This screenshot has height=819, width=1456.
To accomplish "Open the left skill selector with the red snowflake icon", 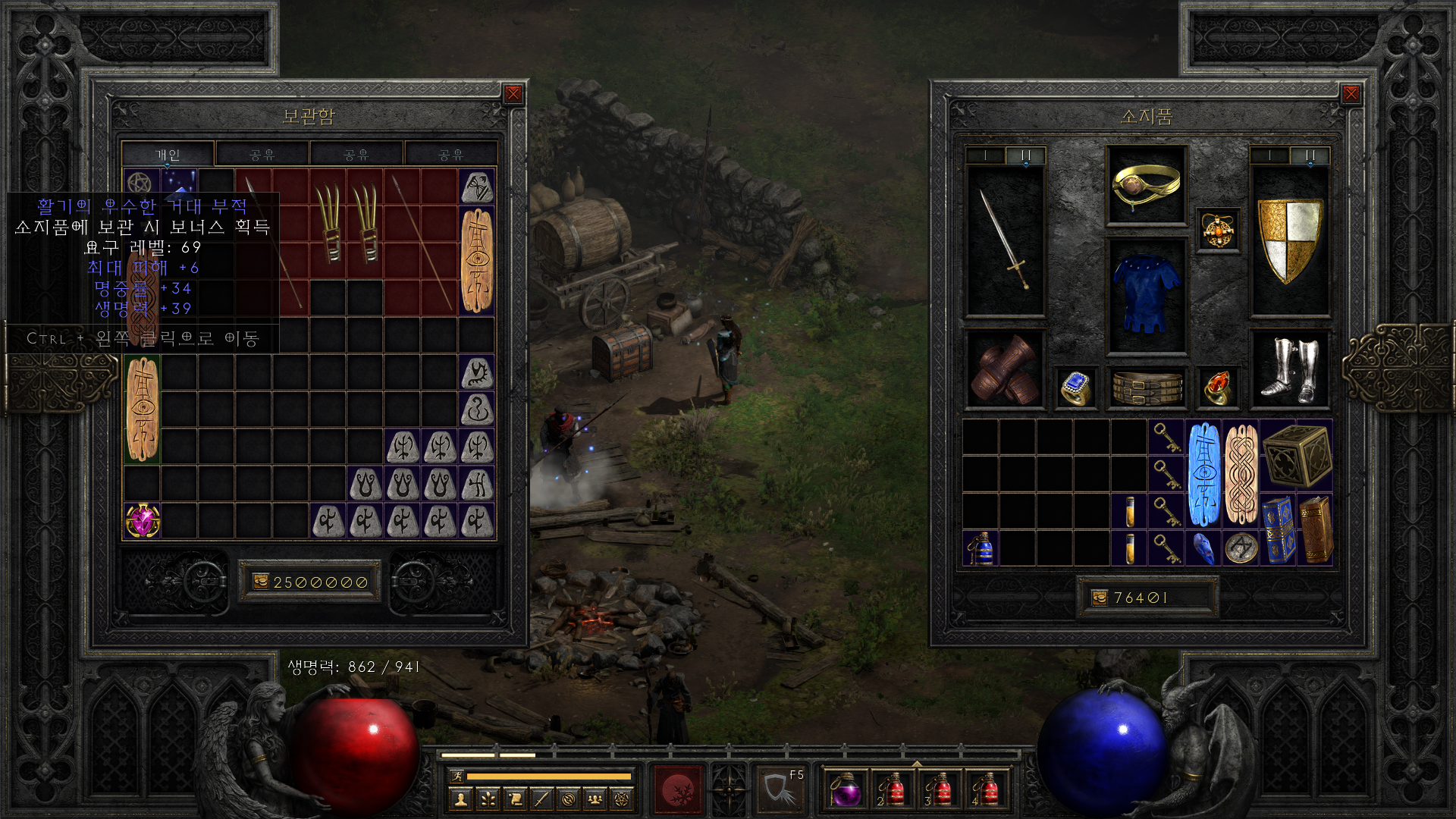I will [679, 790].
